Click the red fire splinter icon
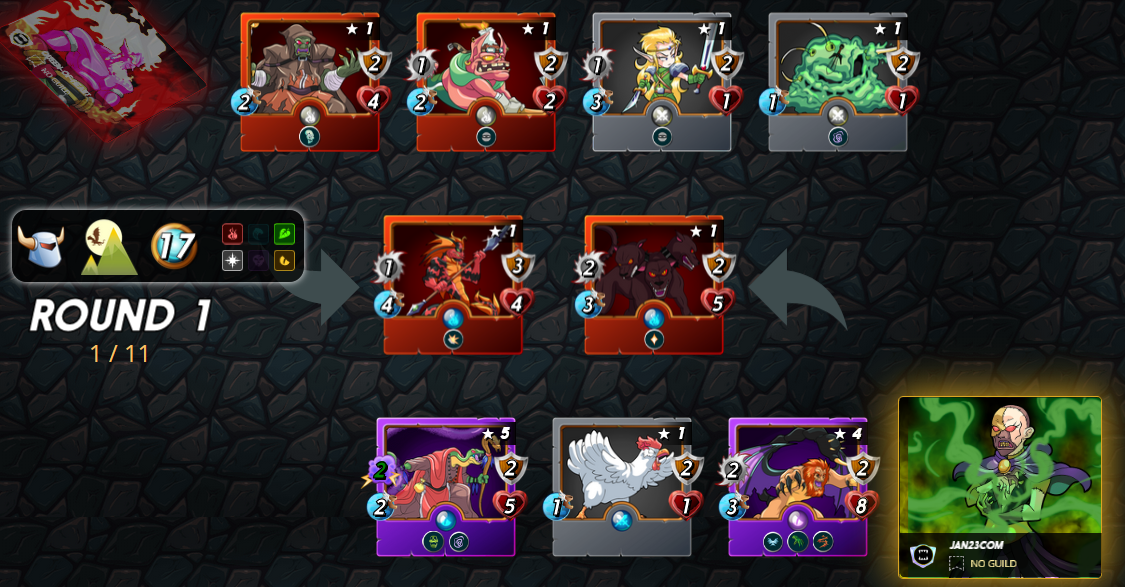 232,234
